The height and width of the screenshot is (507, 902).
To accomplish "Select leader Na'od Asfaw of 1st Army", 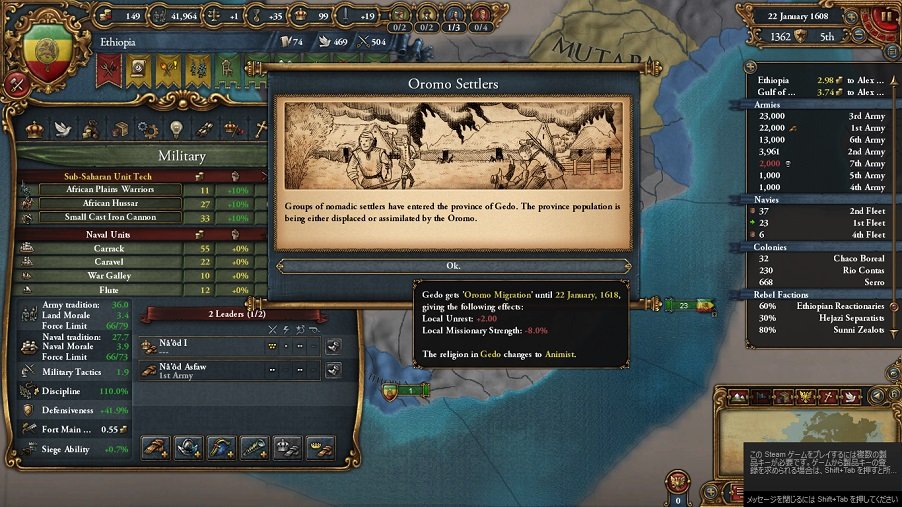I will [200, 370].
